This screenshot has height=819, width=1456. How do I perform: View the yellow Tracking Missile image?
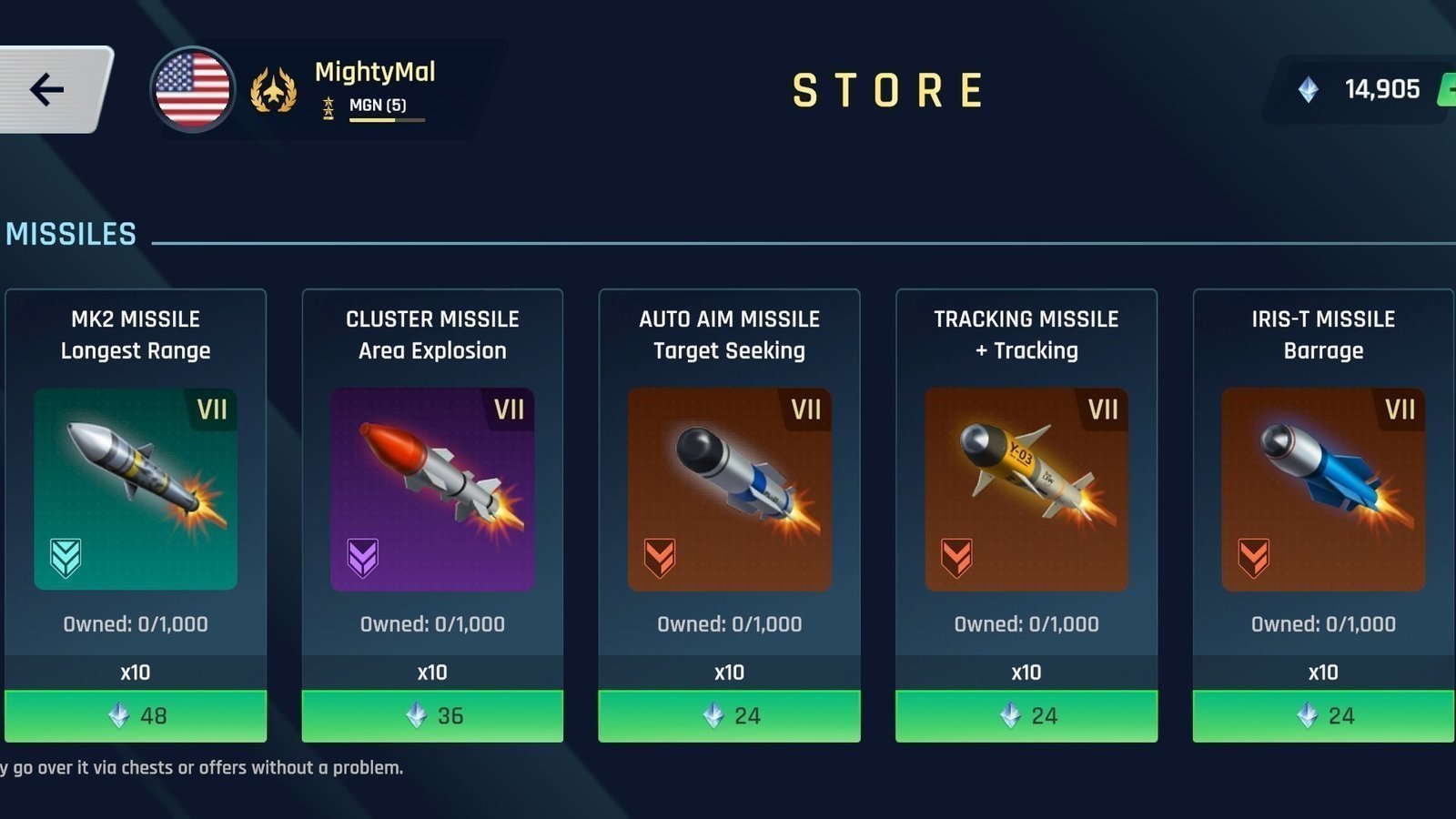click(1026, 490)
